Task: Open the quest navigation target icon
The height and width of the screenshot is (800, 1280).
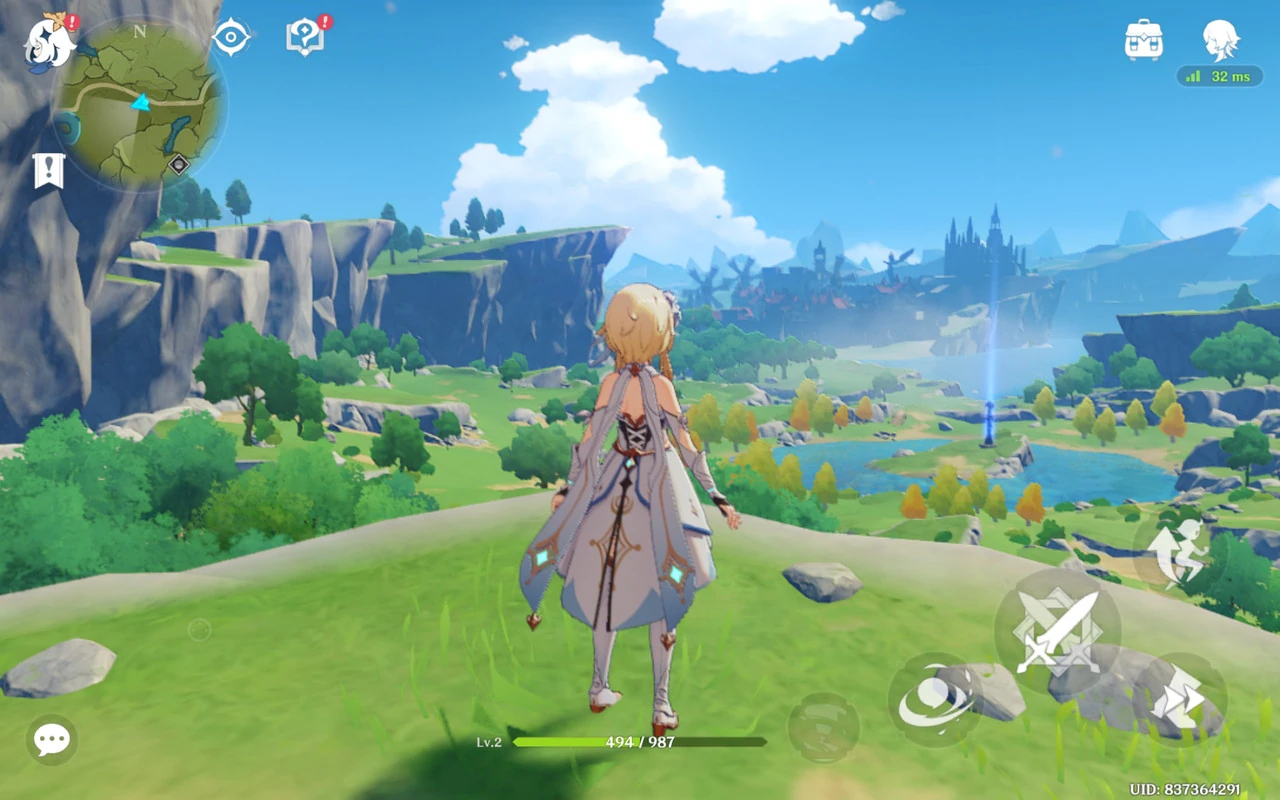Action: pos(231,38)
